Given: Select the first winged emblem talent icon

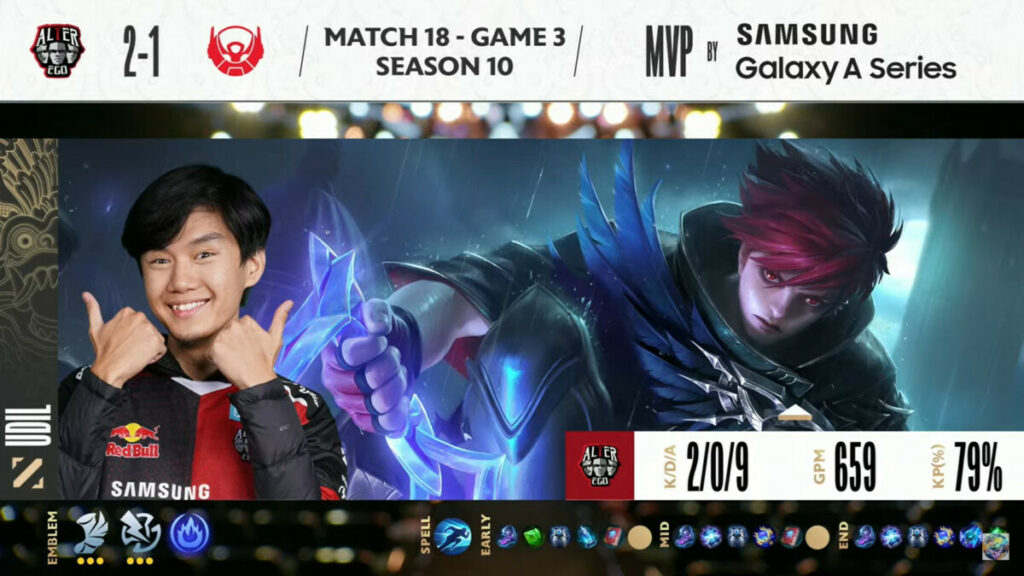Looking at the screenshot, I should [x=91, y=531].
